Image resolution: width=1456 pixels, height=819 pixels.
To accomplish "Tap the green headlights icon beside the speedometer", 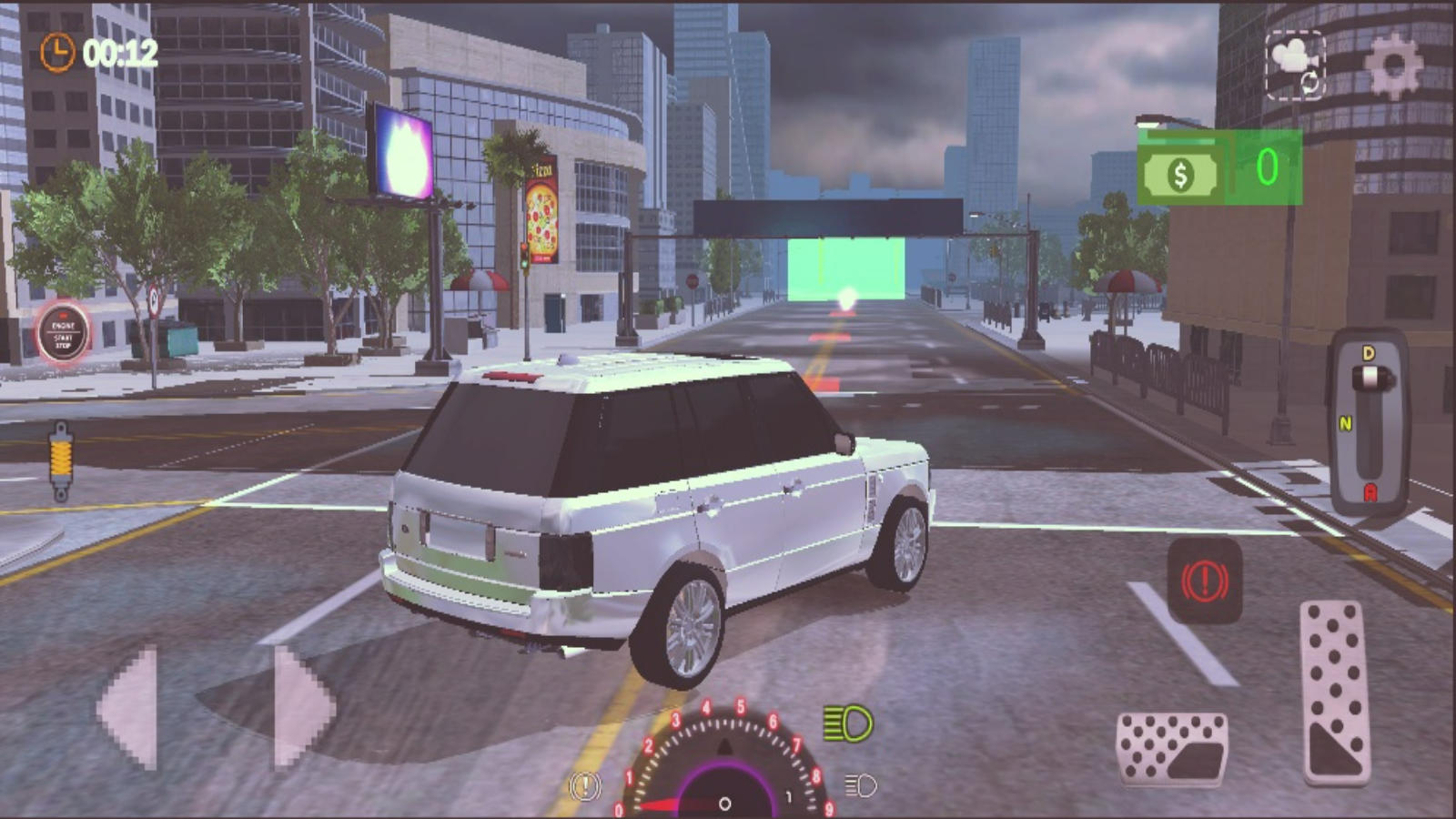I will pyautogui.click(x=847, y=725).
